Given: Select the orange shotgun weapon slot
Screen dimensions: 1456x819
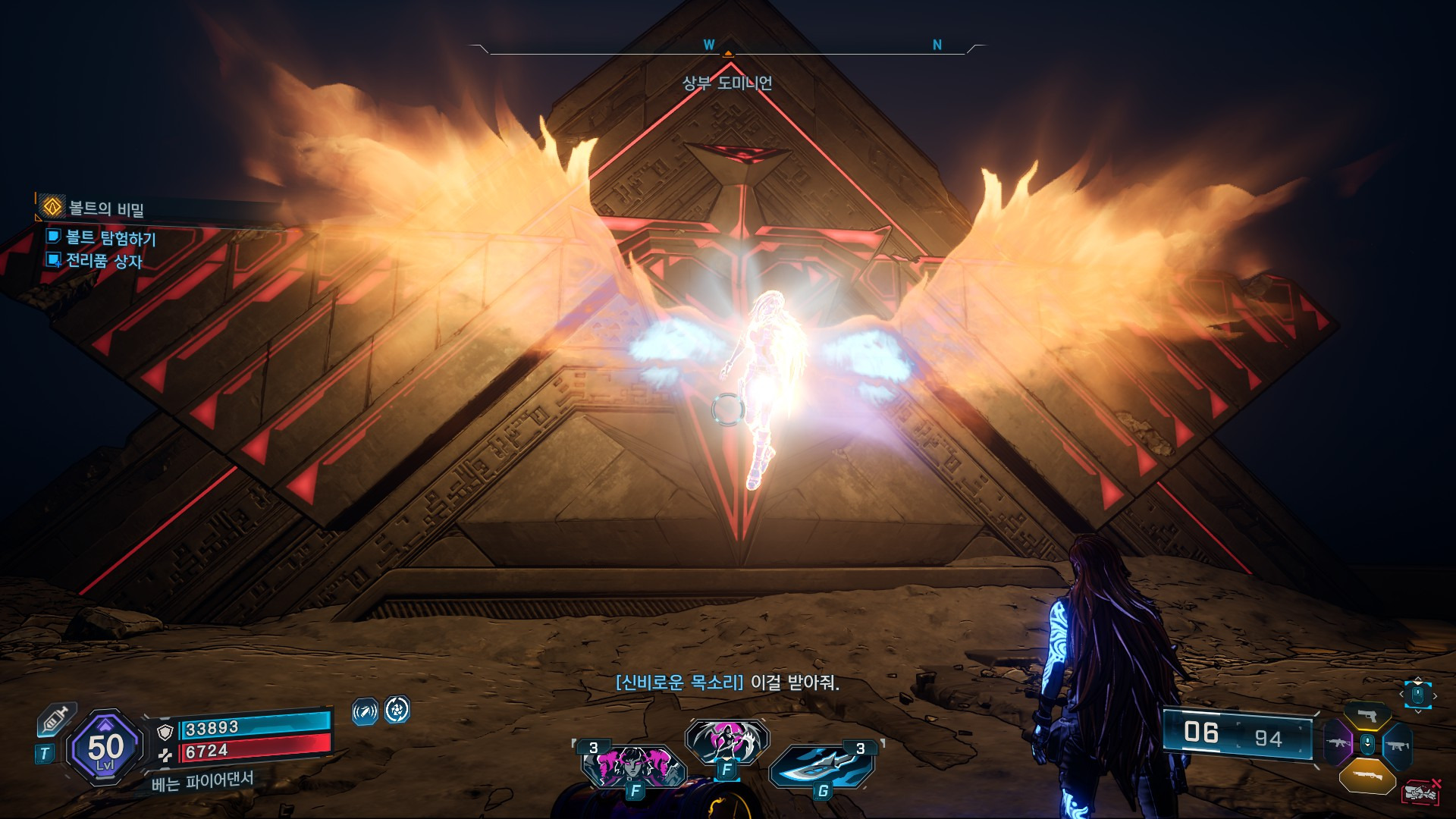Looking at the screenshot, I should (1367, 774).
